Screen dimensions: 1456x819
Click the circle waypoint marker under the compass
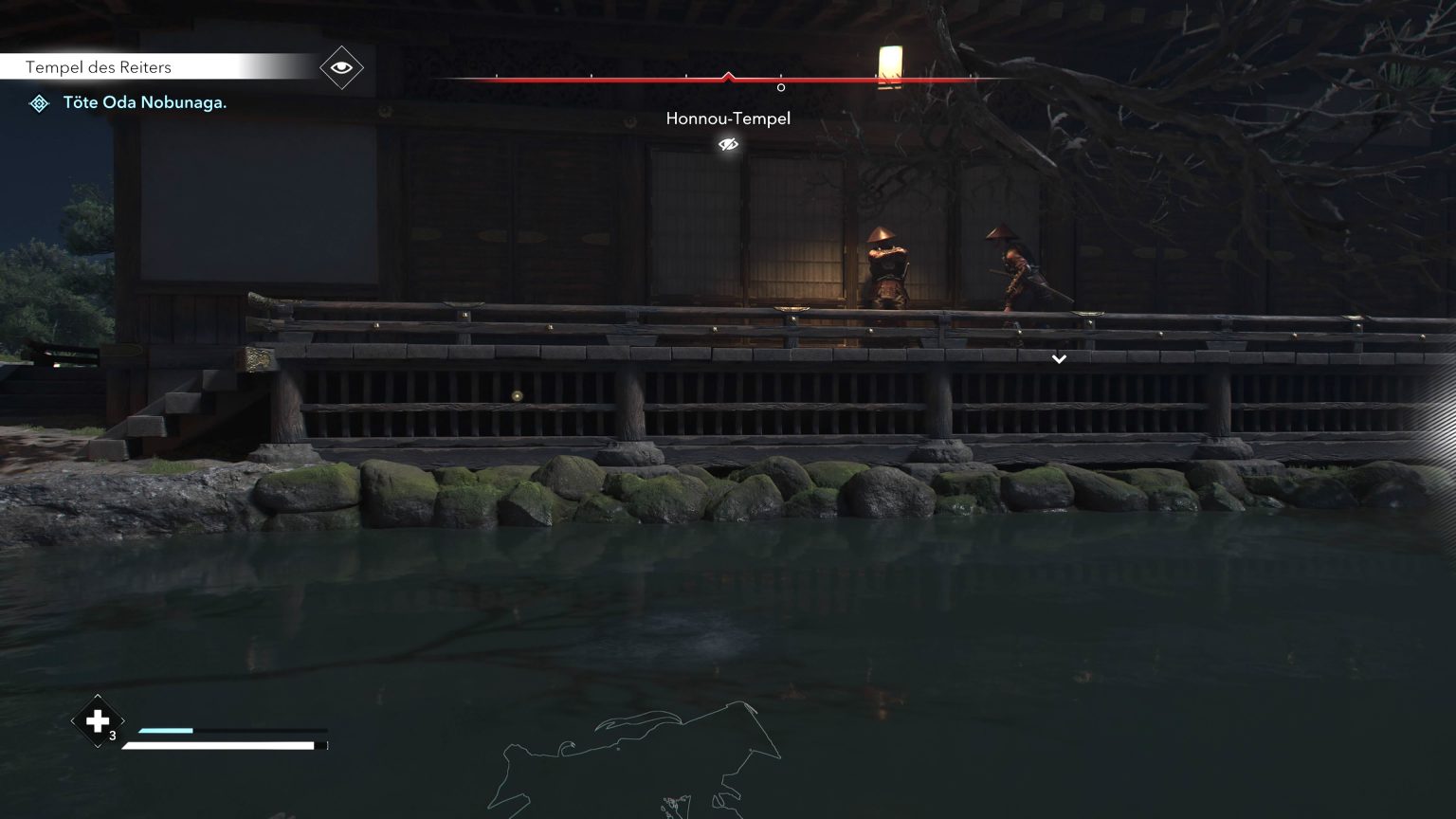(780, 87)
